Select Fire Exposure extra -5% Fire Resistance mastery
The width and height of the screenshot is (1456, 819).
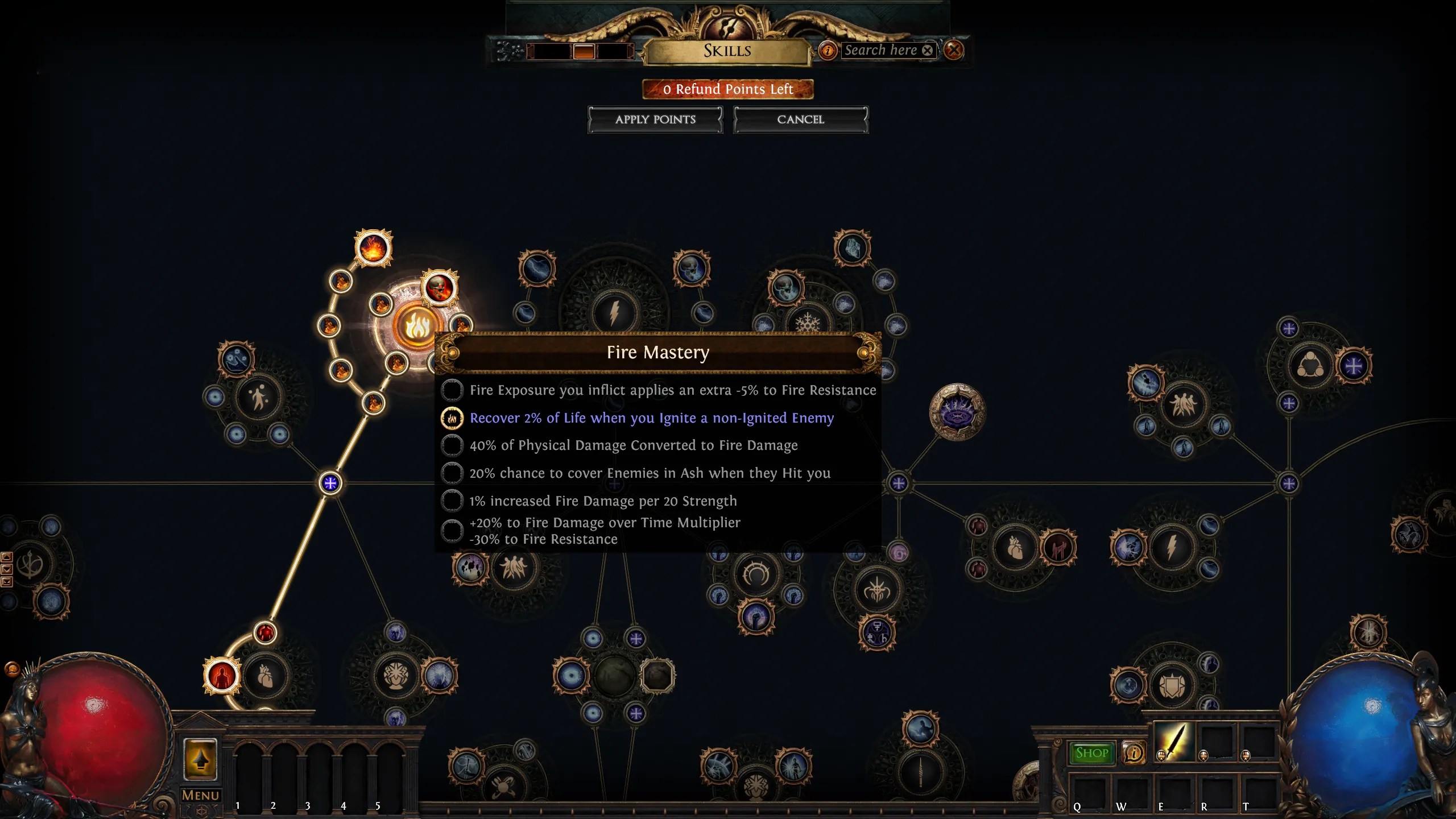[452, 390]
